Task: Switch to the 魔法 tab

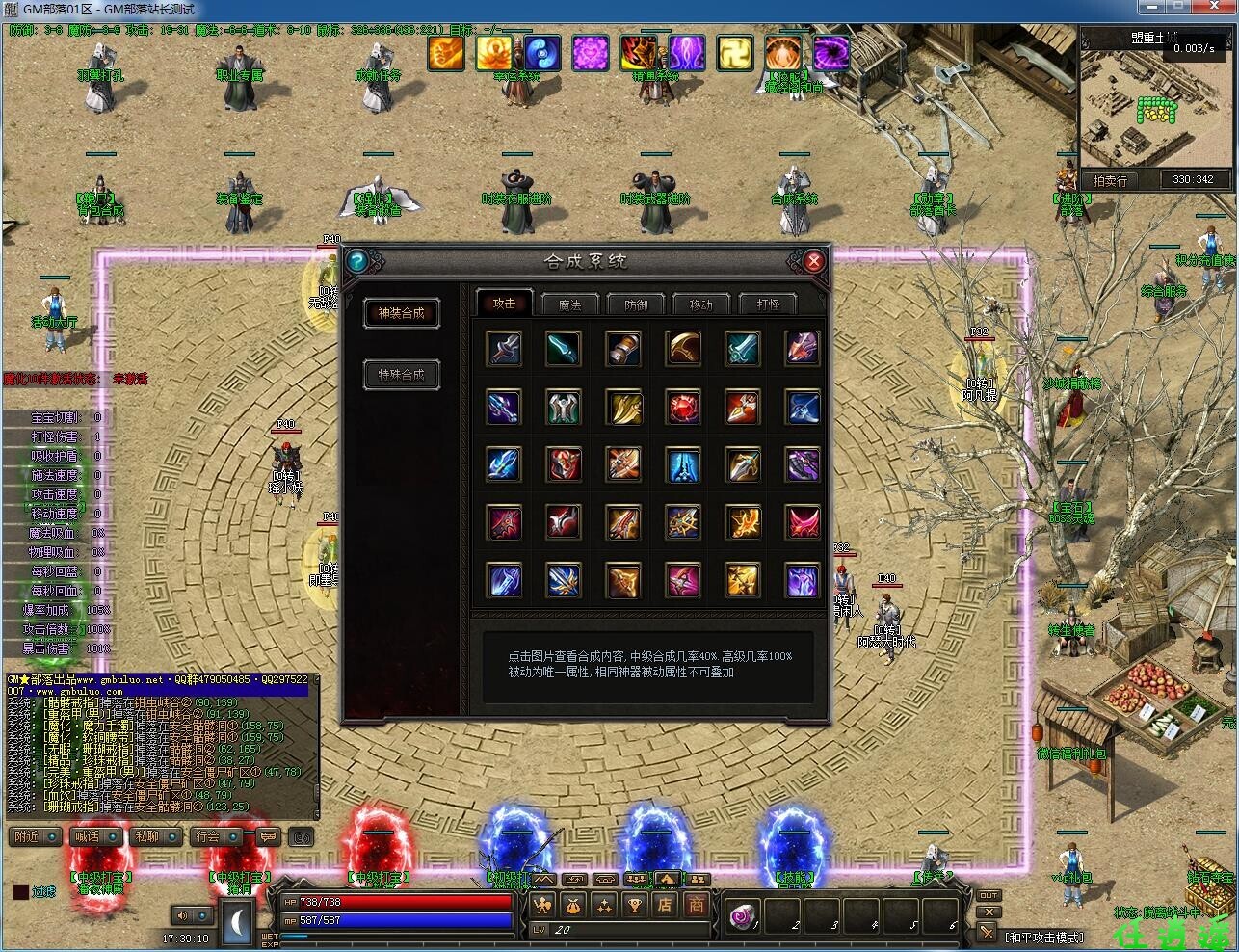Action: coord(570,304)
